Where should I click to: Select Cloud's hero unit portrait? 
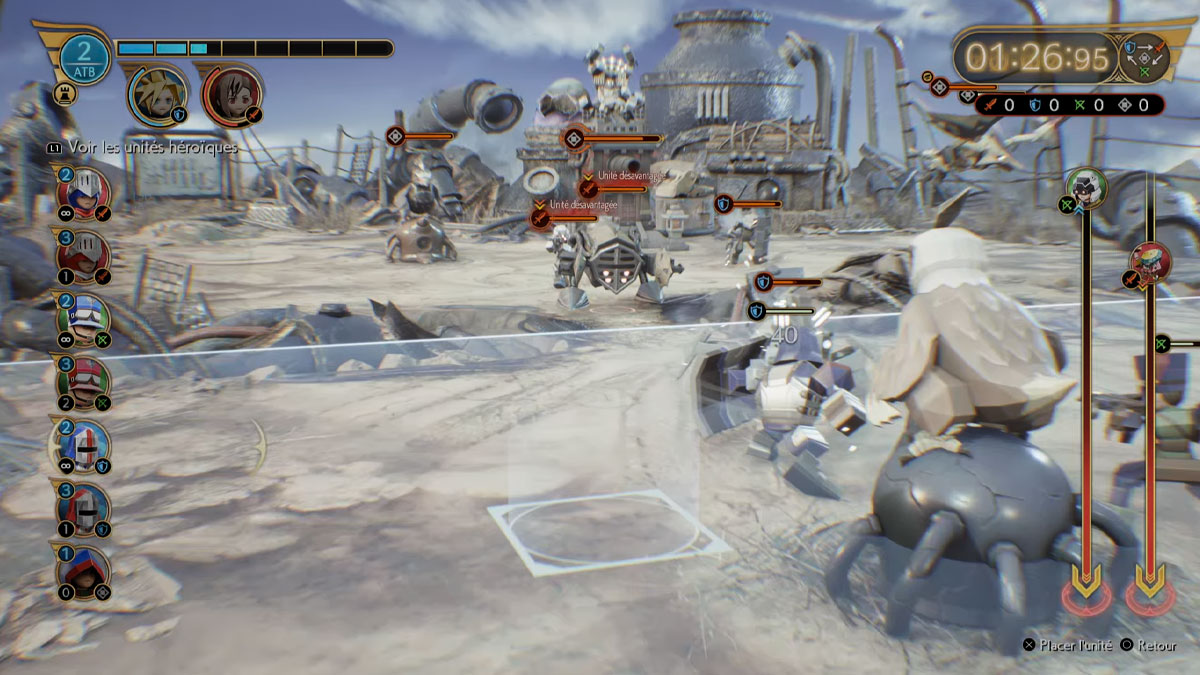pos(156,94)
